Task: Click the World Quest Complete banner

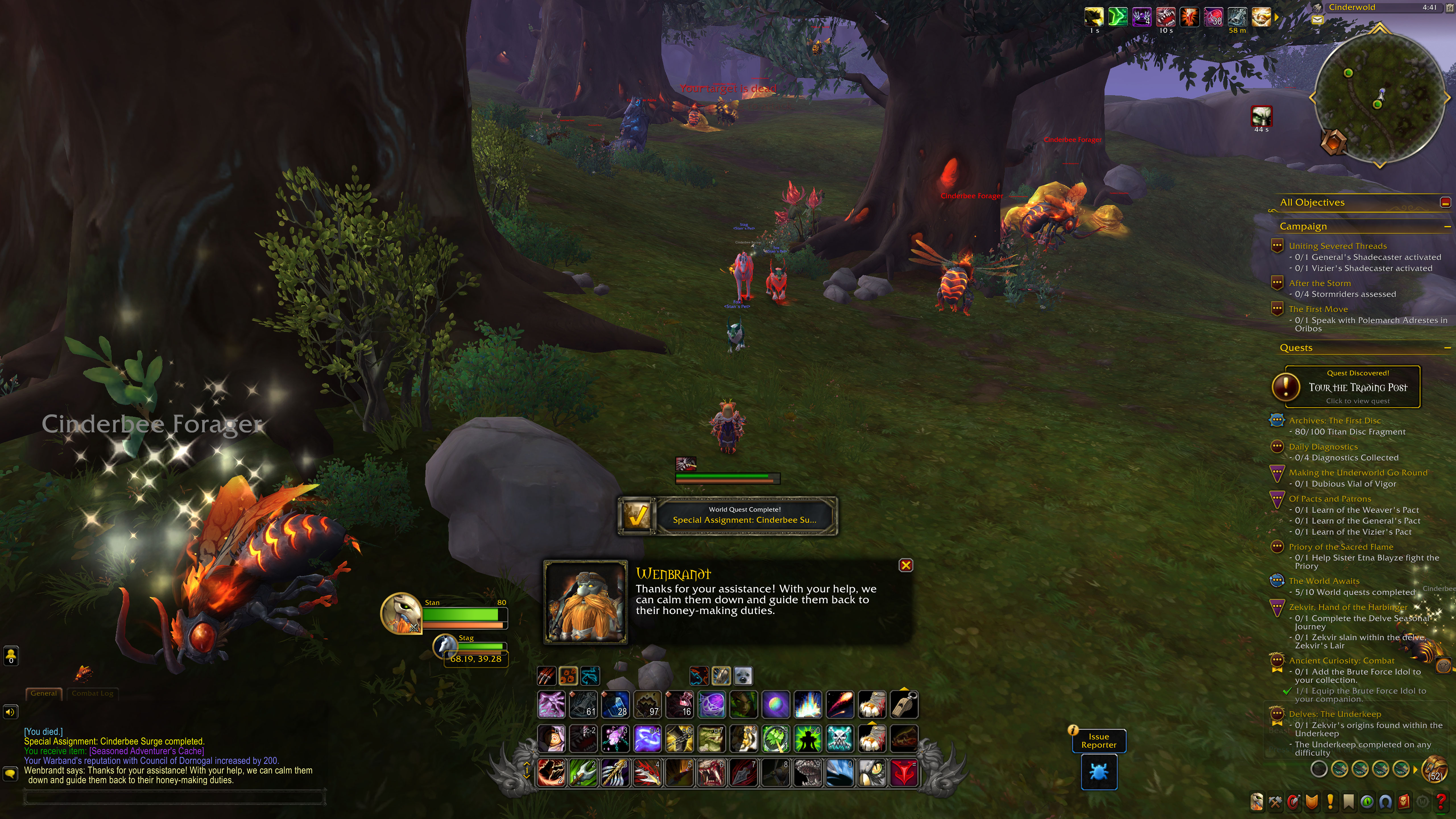Action: [x=727, y=515]
